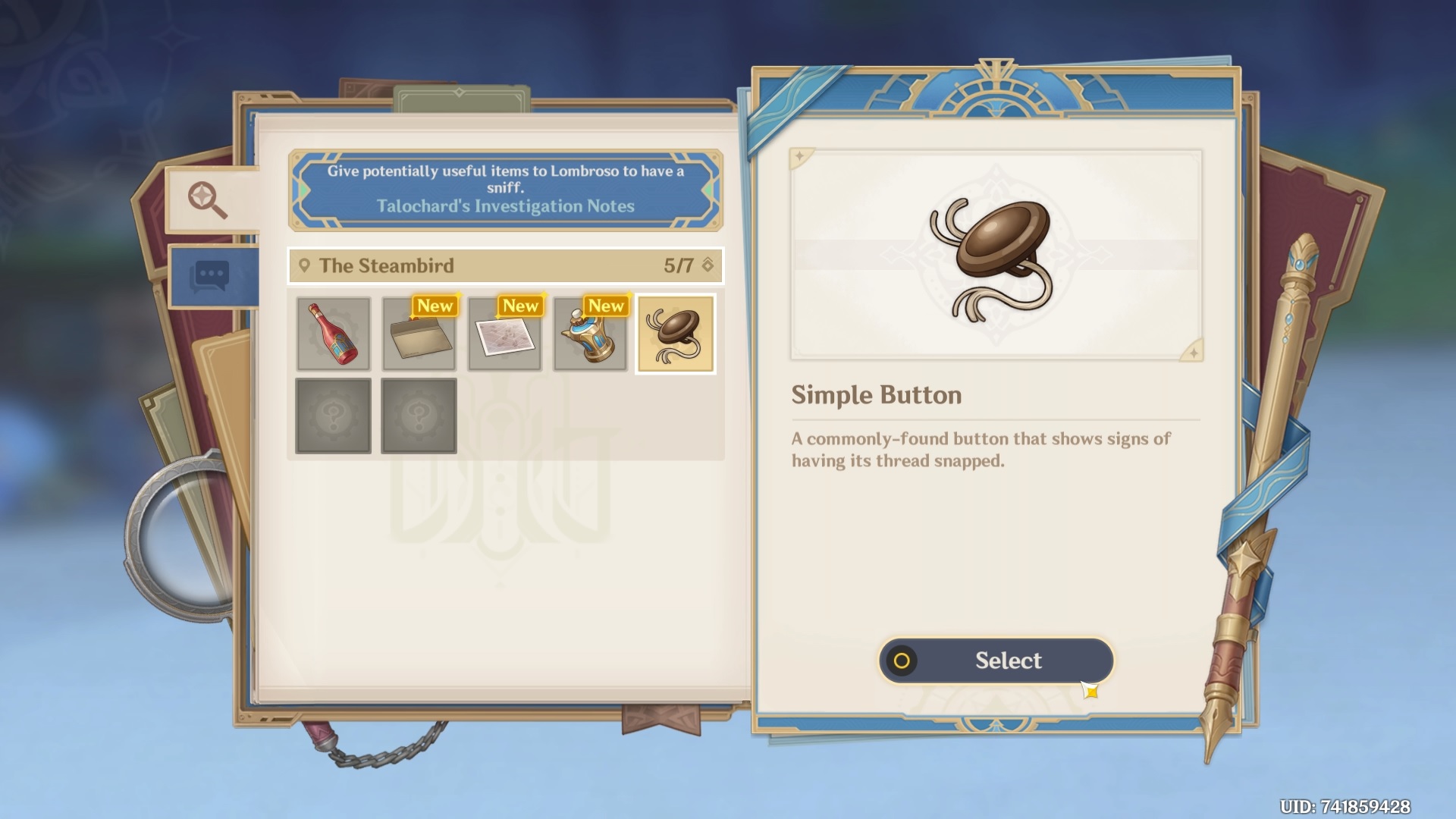Image resolution: width=1456 pixels, height=819 pixels.
Task: Select the pink map photo slot
Action: coord(505,334)
